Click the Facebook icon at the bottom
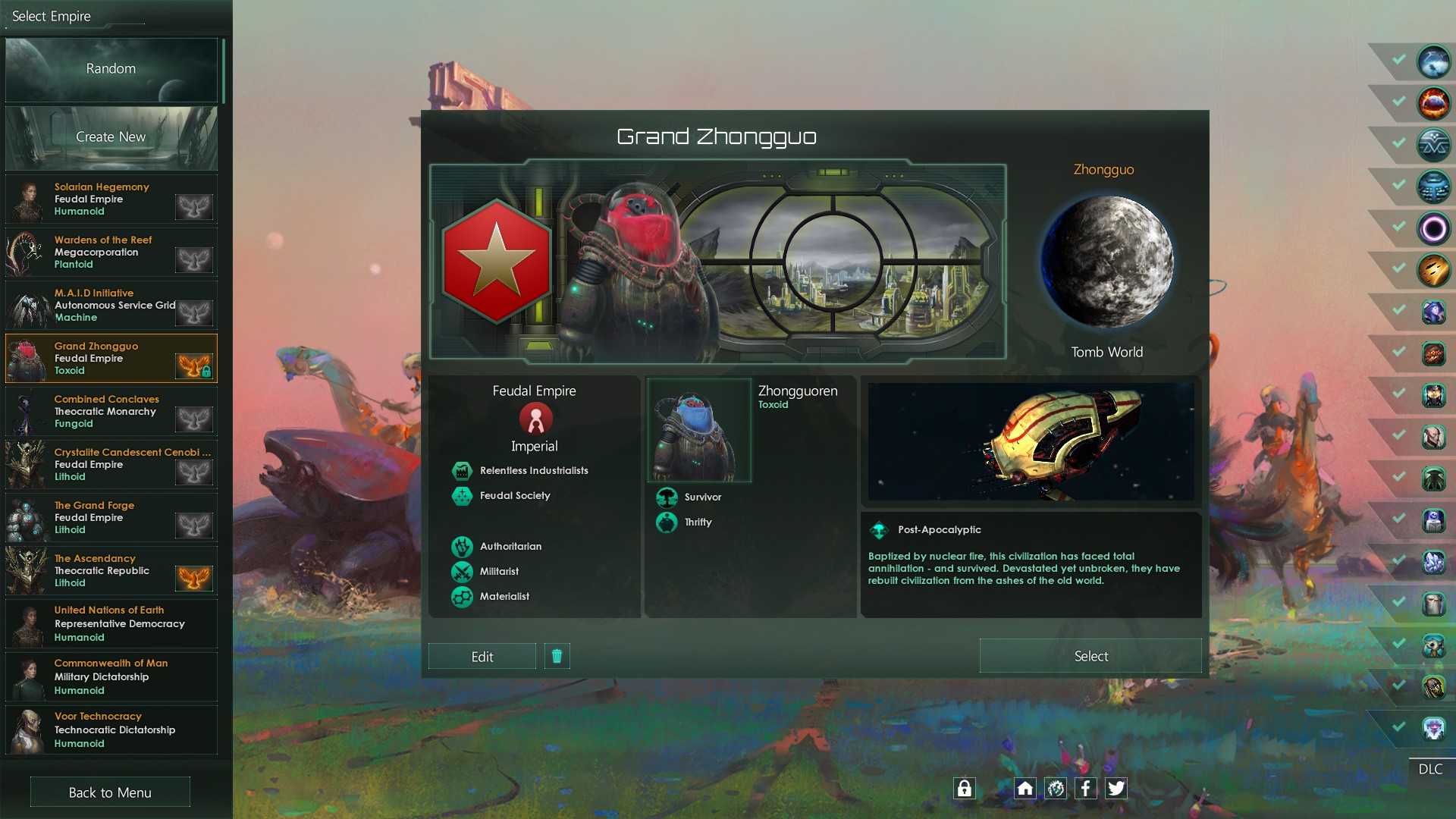The height and width of the screenshot is (819, 1456). (x=1086, y=789)
